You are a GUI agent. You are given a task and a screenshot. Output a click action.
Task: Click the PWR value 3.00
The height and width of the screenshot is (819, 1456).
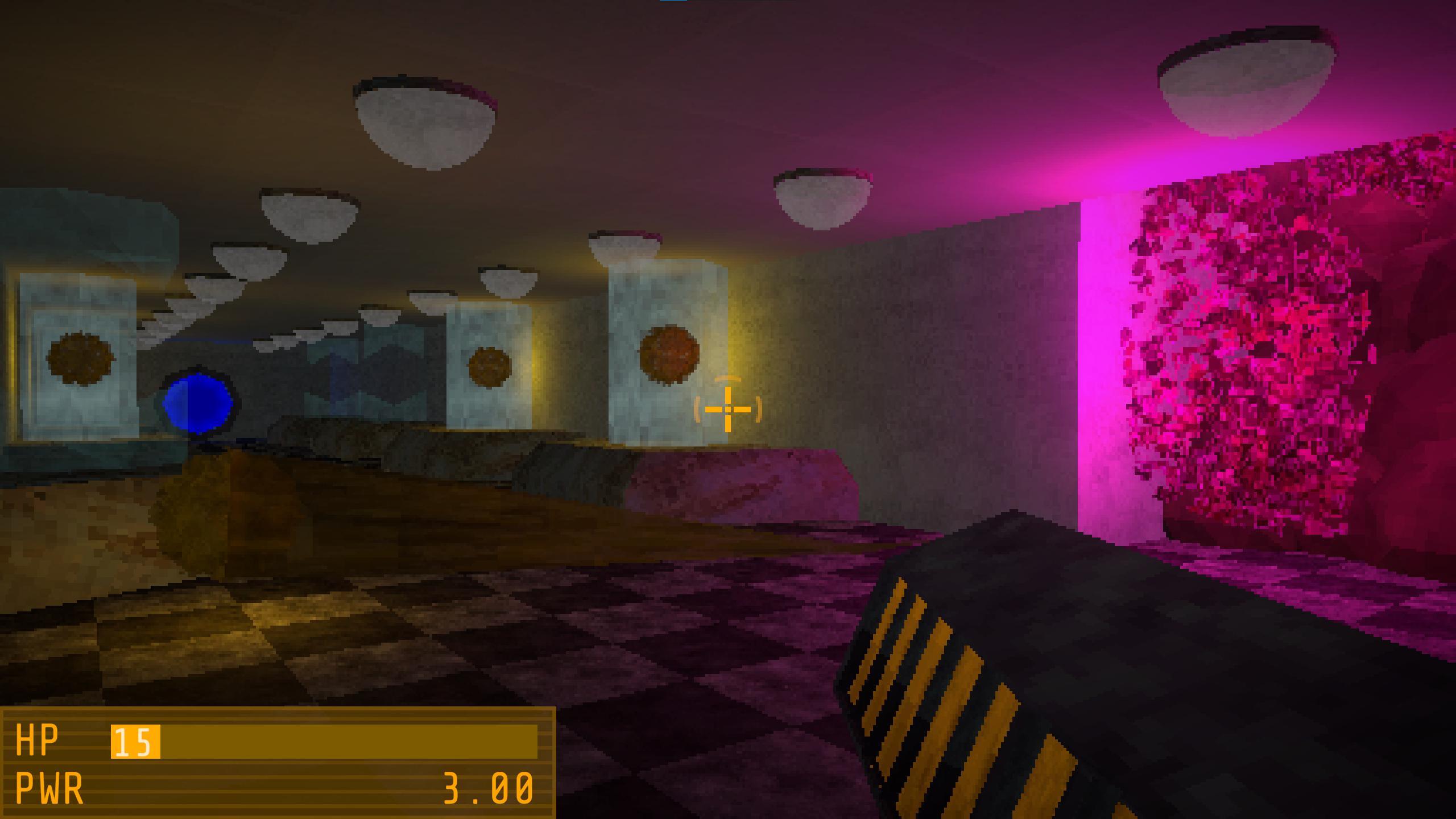[x=486, y=788]
